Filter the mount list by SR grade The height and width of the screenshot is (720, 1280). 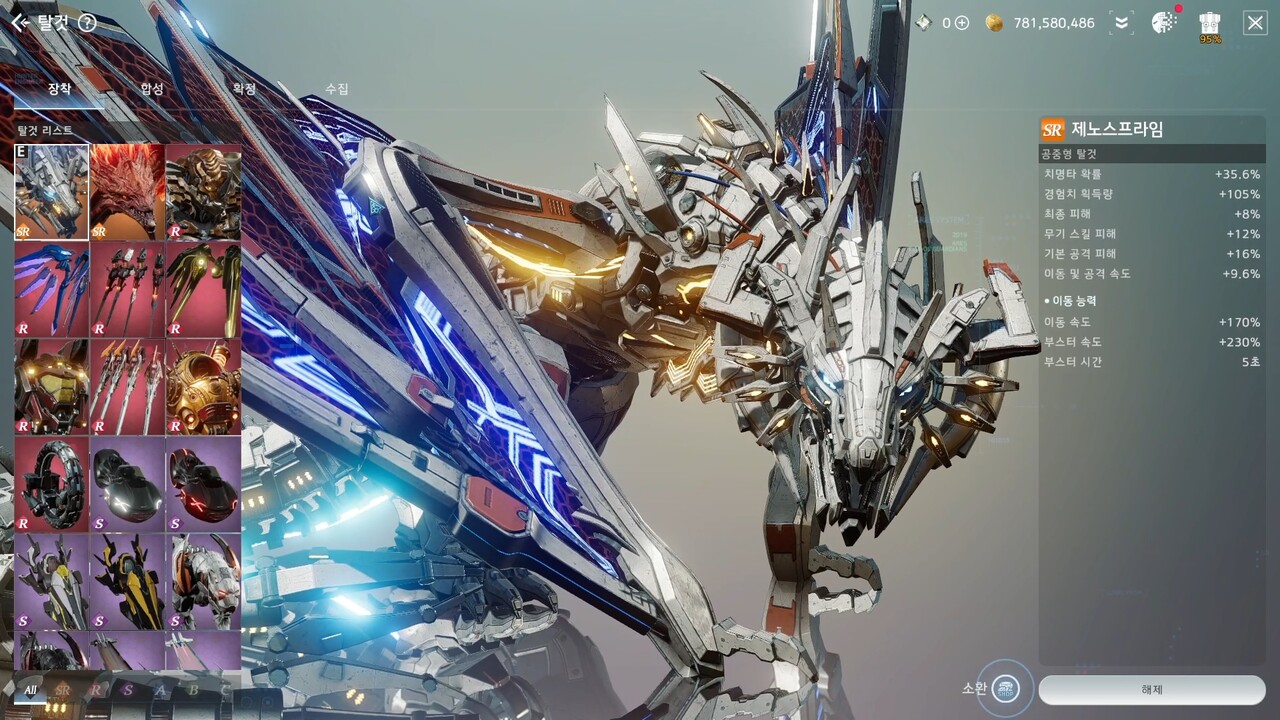pyautogui.click(x=62, y=690)
